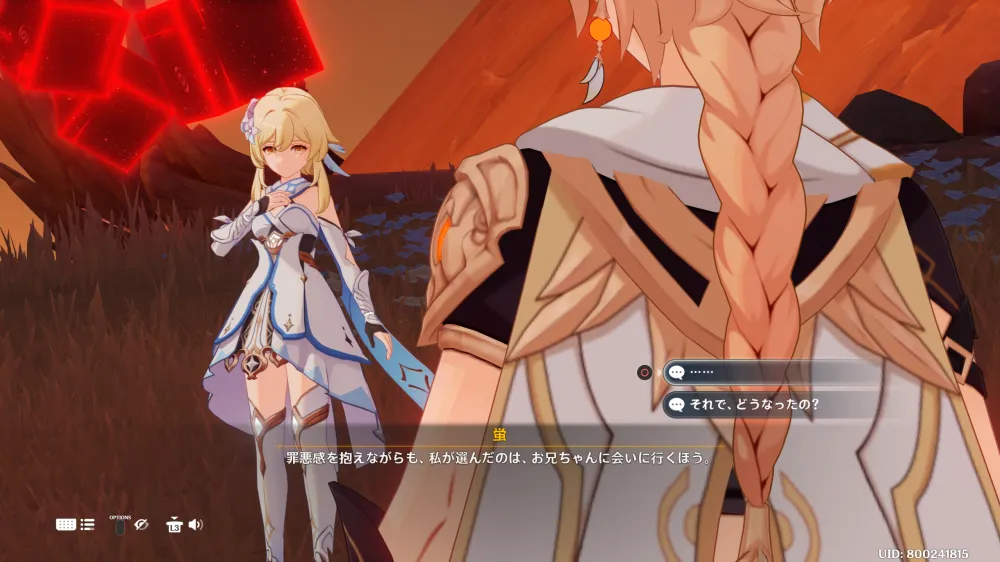Hide the interface with the crossed-eye icon
Viewport: 1000px width, 562px height.
pyautogui.click(x=142, y=524)
